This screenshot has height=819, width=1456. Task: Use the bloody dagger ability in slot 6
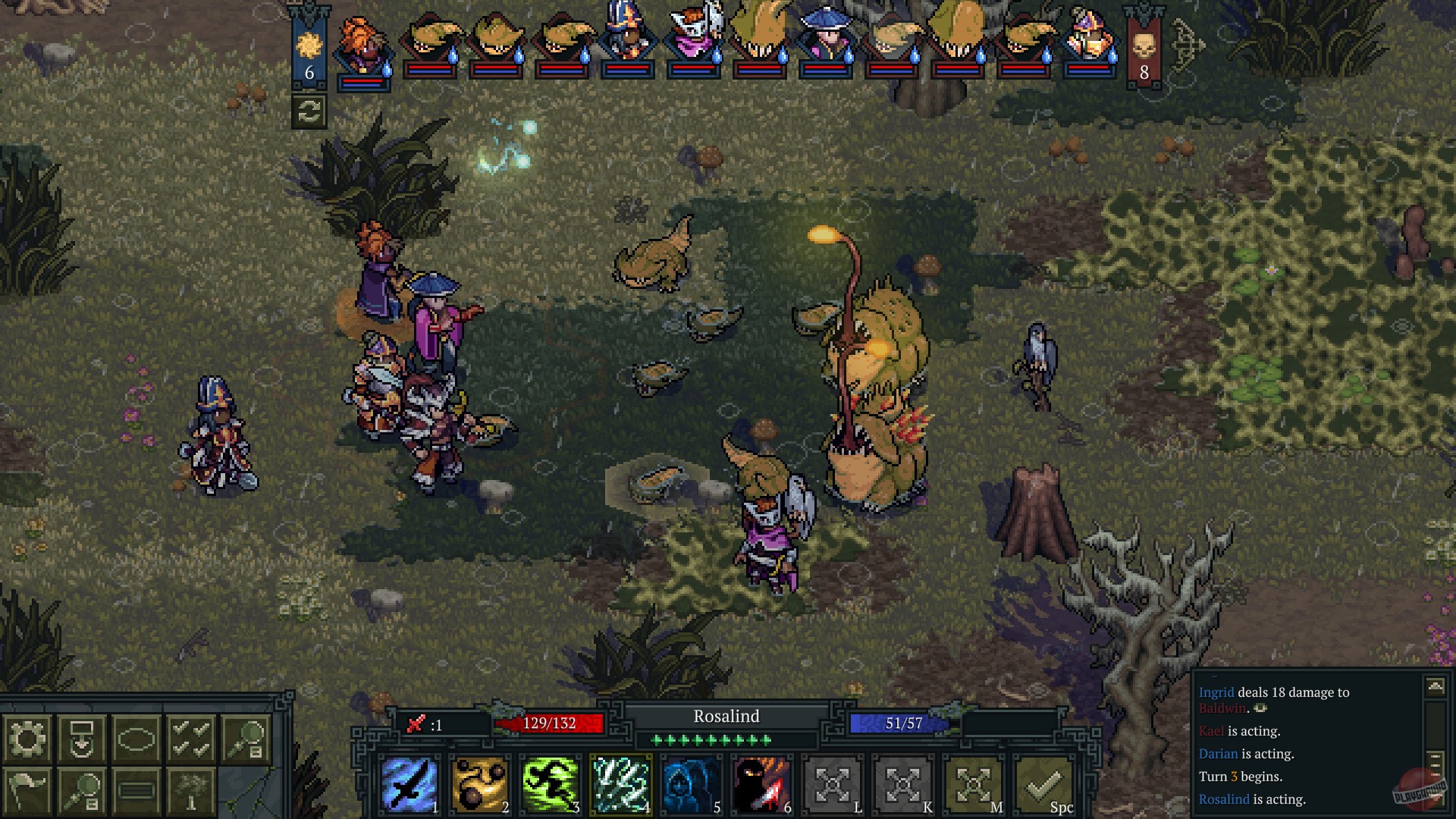759,784
